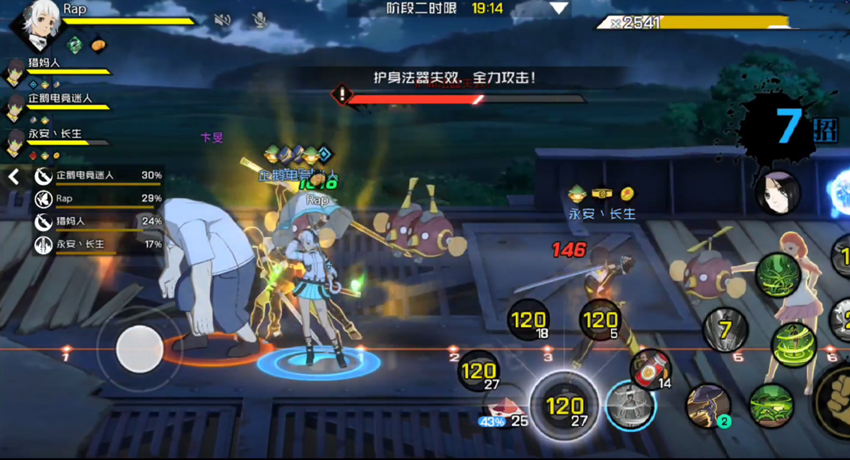This screenshot has width=850, height=460.
Task: Collapse the damage ranking panel arrow
Action: (14, 176)
